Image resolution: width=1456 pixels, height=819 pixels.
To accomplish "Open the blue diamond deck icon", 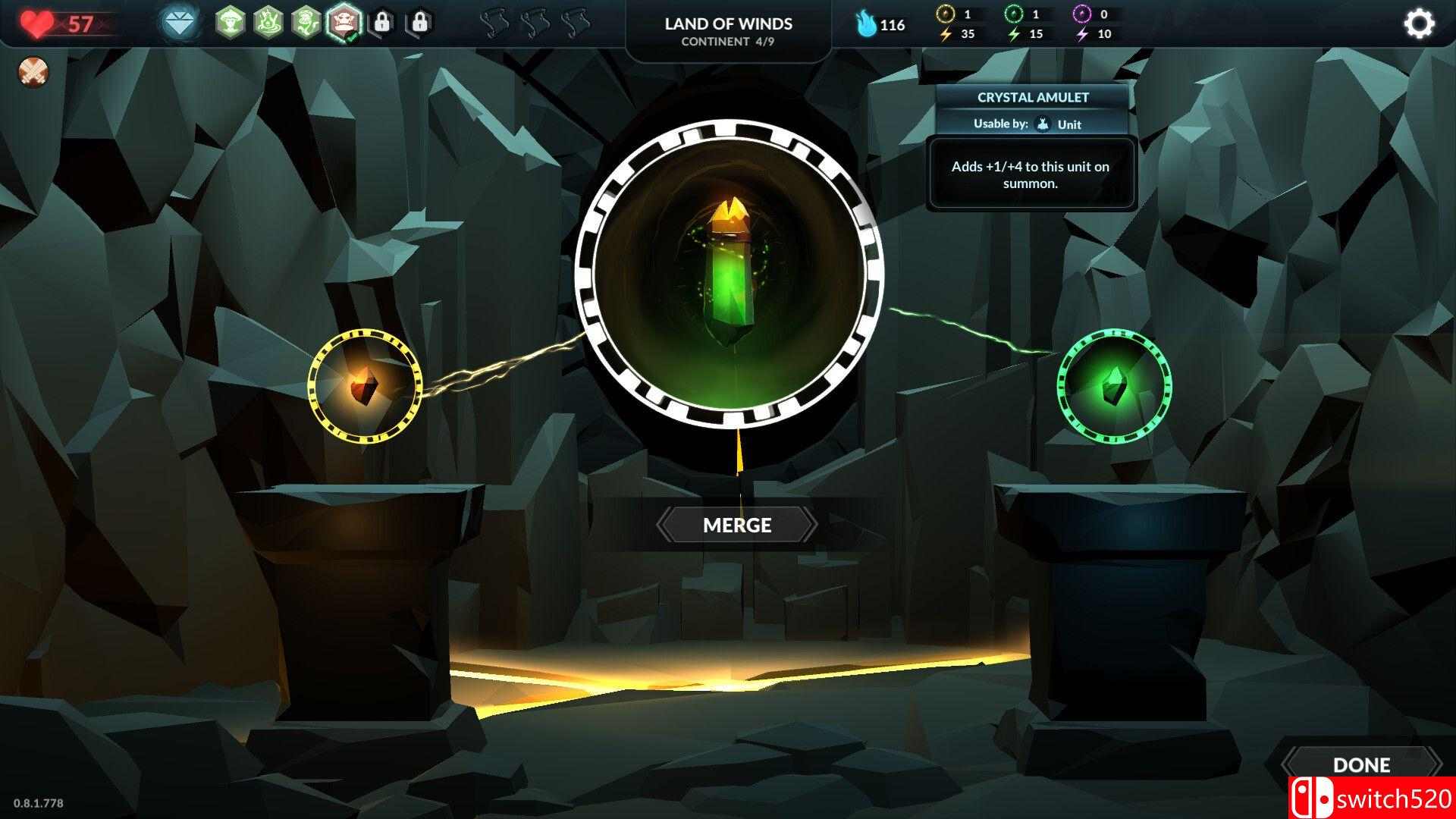I will [180, 23].
